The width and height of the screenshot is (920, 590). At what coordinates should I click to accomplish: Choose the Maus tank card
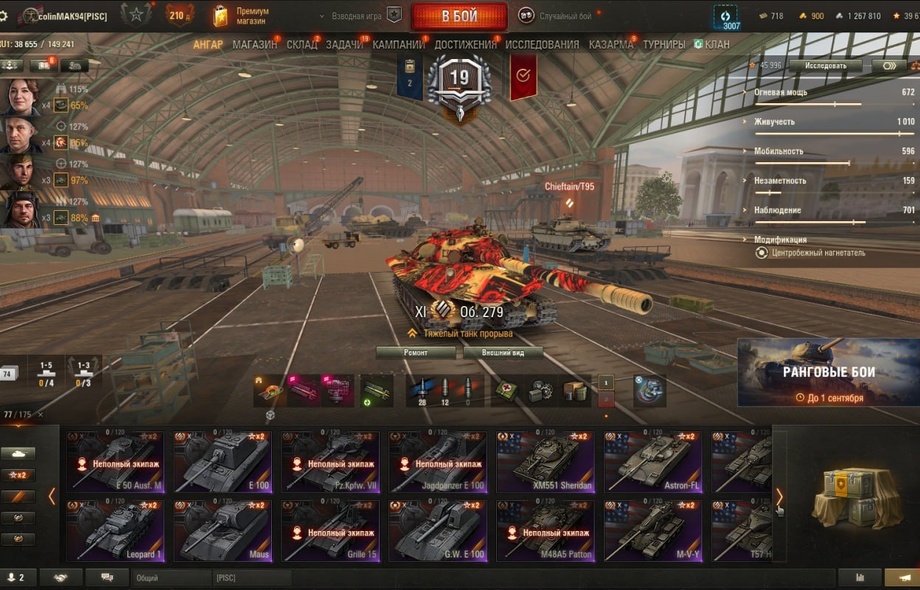tap(222, 531)
